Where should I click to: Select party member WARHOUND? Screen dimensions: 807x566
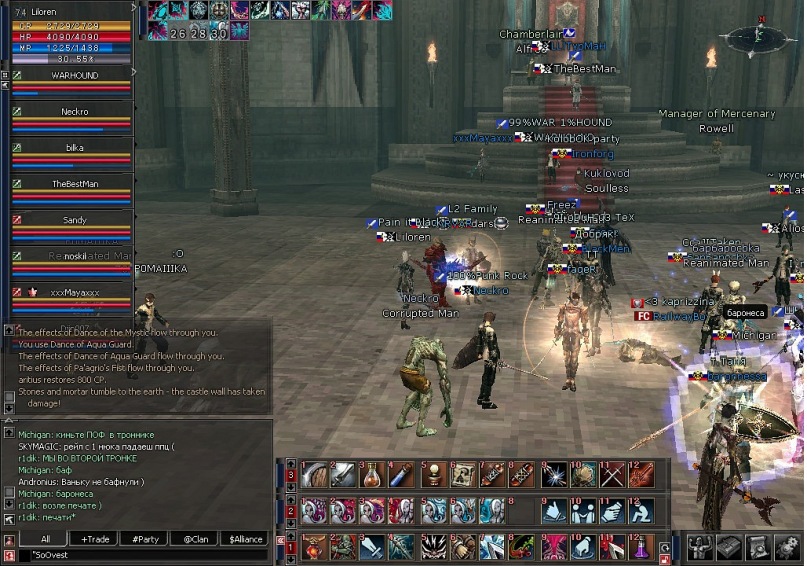click(74, 75)
